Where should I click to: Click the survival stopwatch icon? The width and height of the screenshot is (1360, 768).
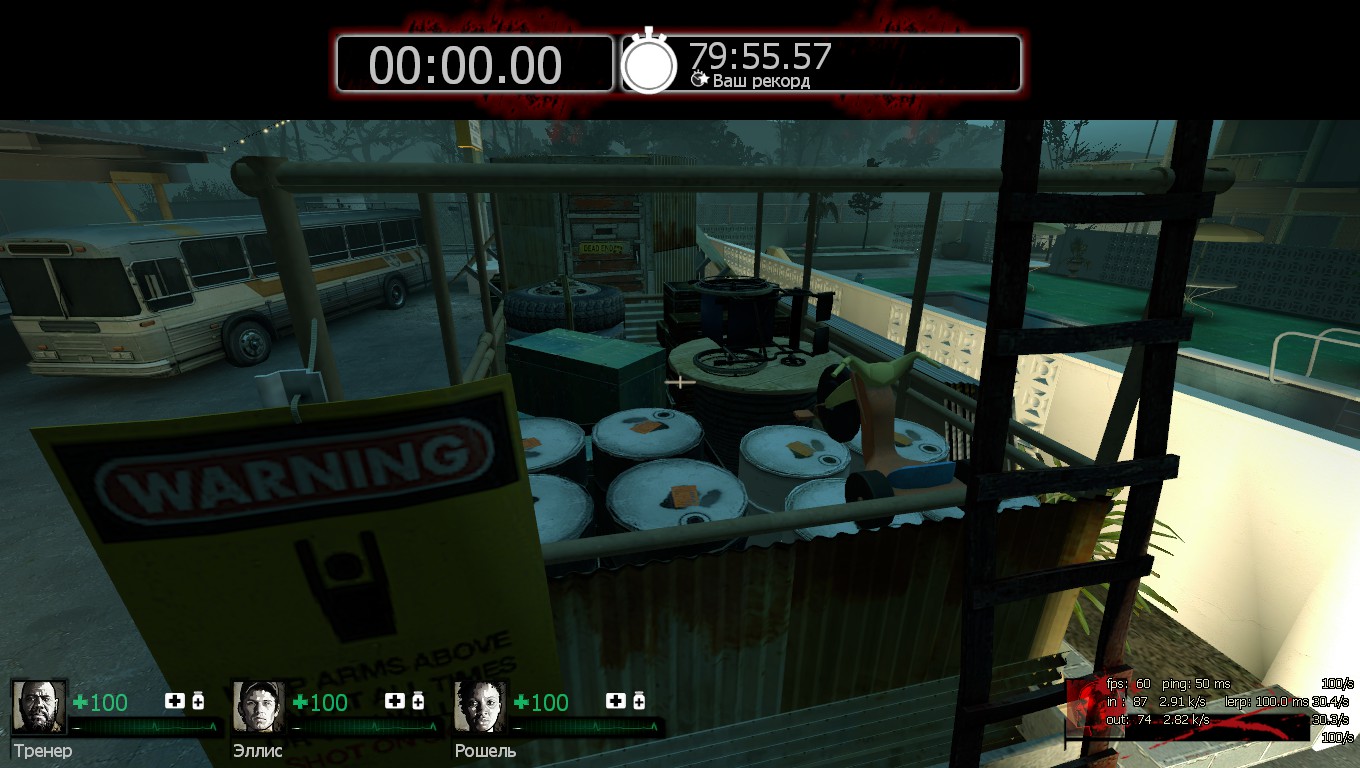click(x=649, y=63)
